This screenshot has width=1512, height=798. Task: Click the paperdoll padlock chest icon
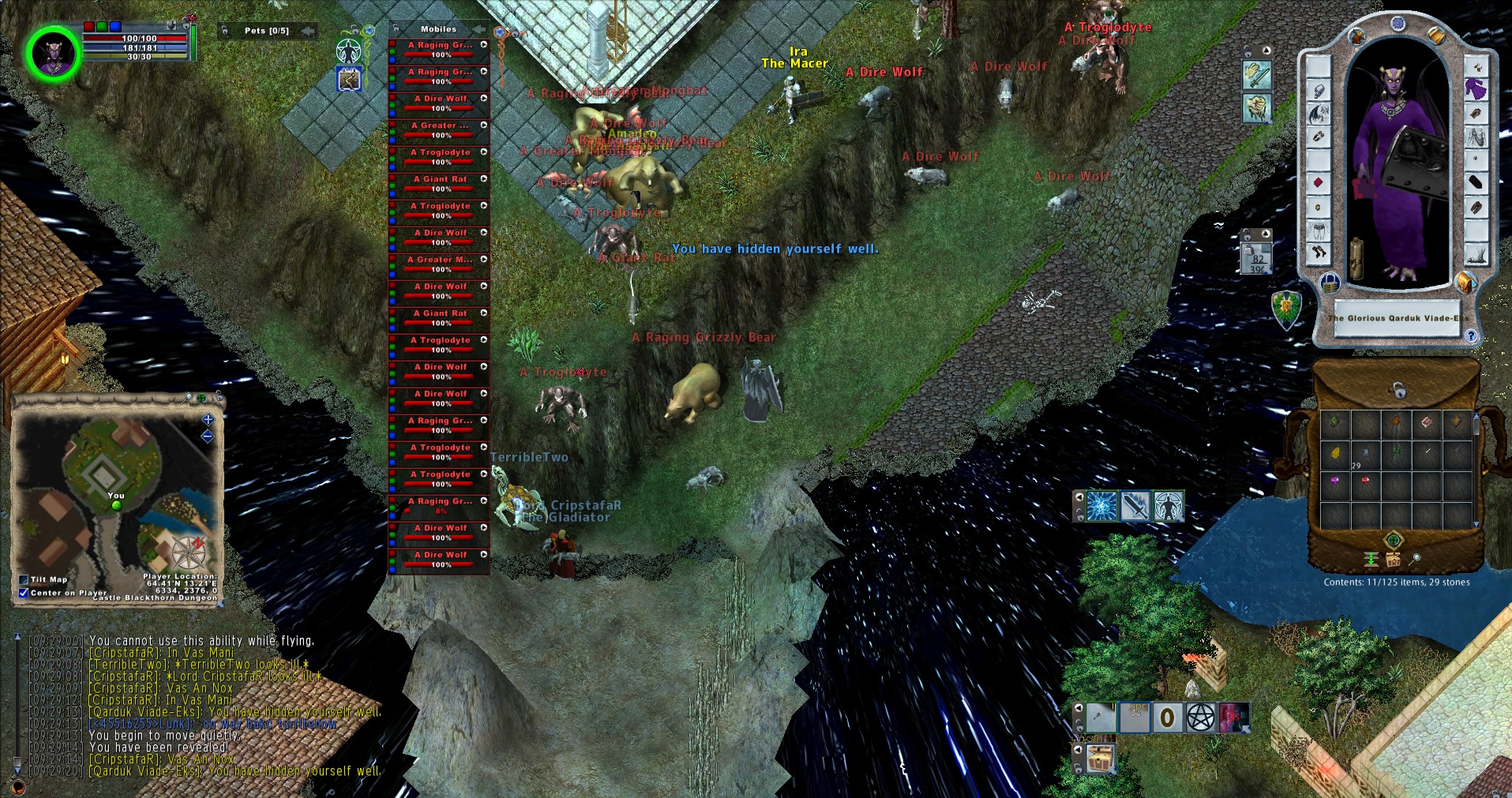coord(1329,282)
